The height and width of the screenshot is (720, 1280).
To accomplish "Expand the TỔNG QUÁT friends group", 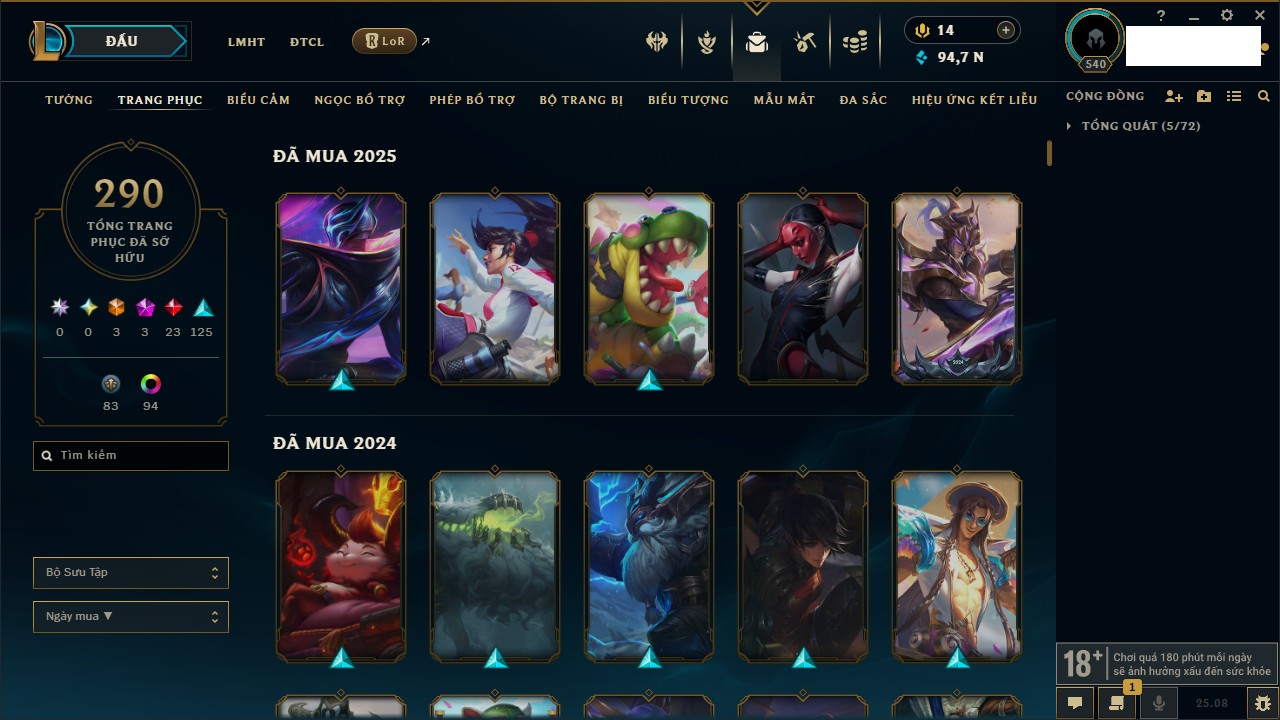I will (x=1140, y=126).
